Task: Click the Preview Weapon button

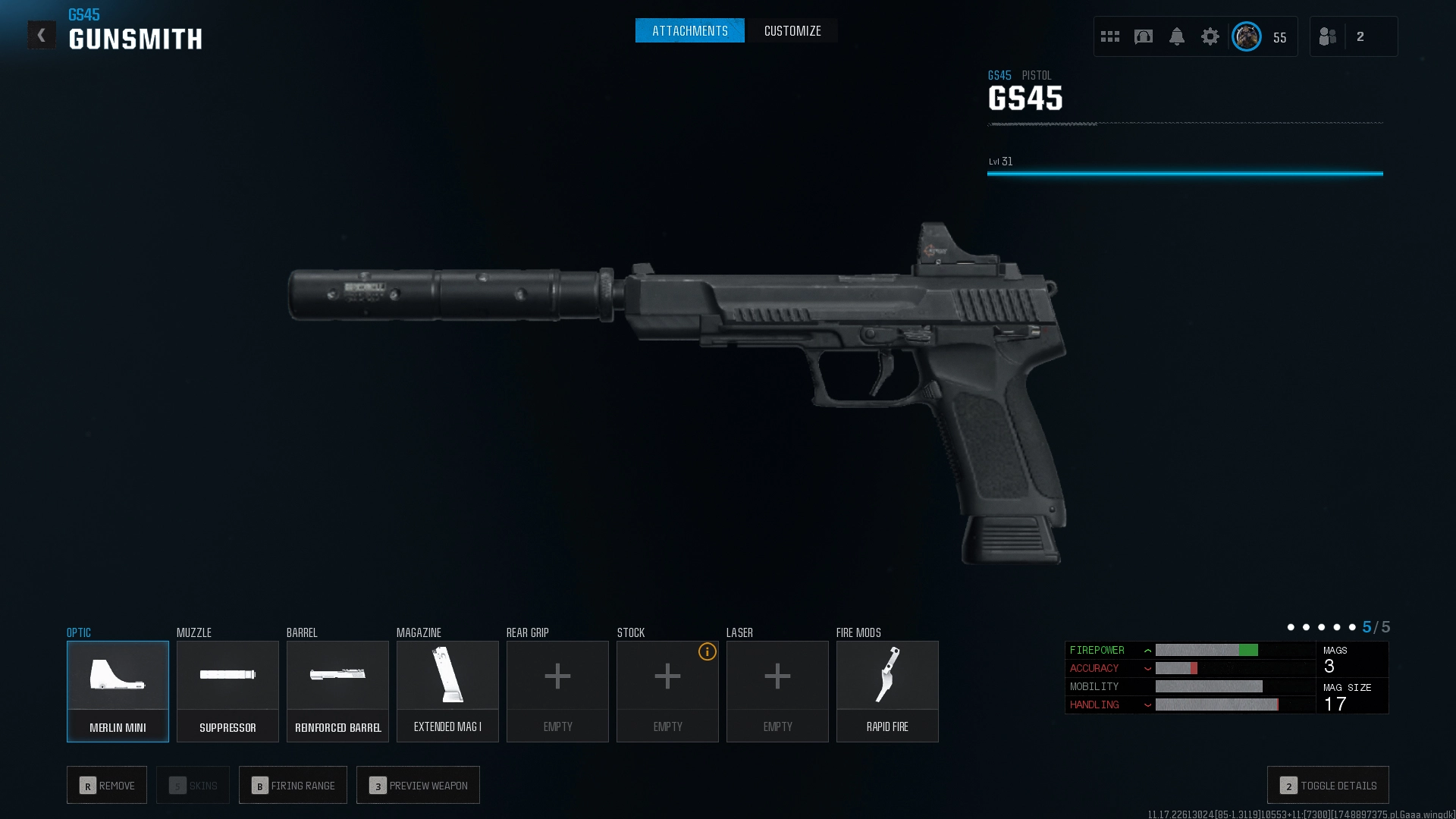Action: click(x=418, y=785)
